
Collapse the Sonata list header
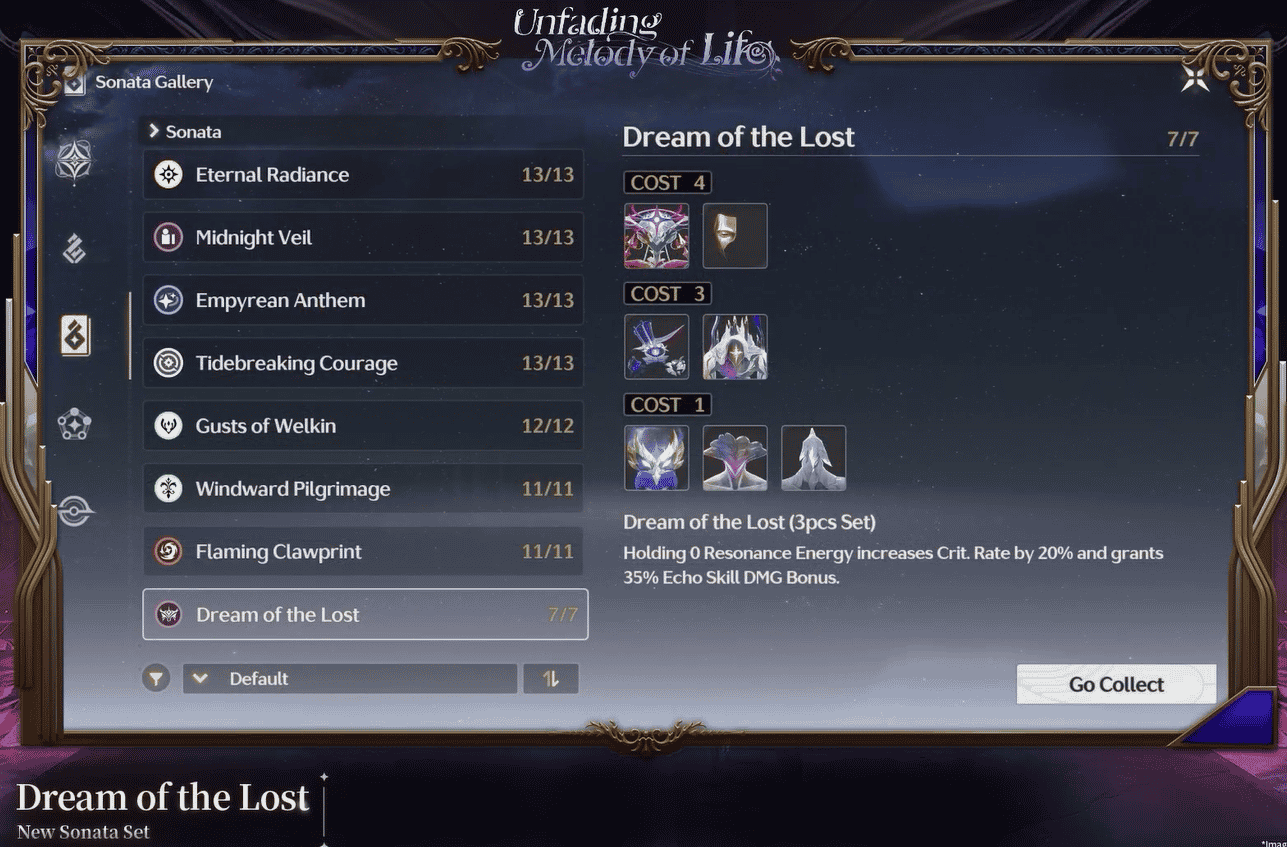185,132
